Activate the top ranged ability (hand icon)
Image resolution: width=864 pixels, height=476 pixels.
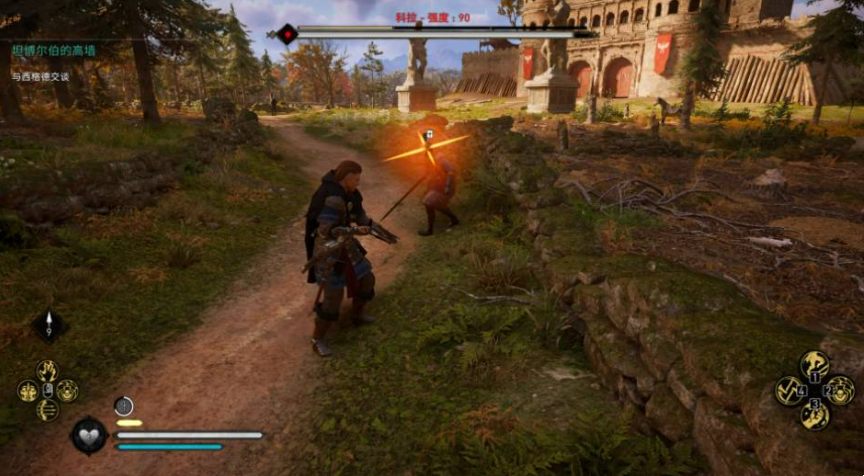point(47,371)
